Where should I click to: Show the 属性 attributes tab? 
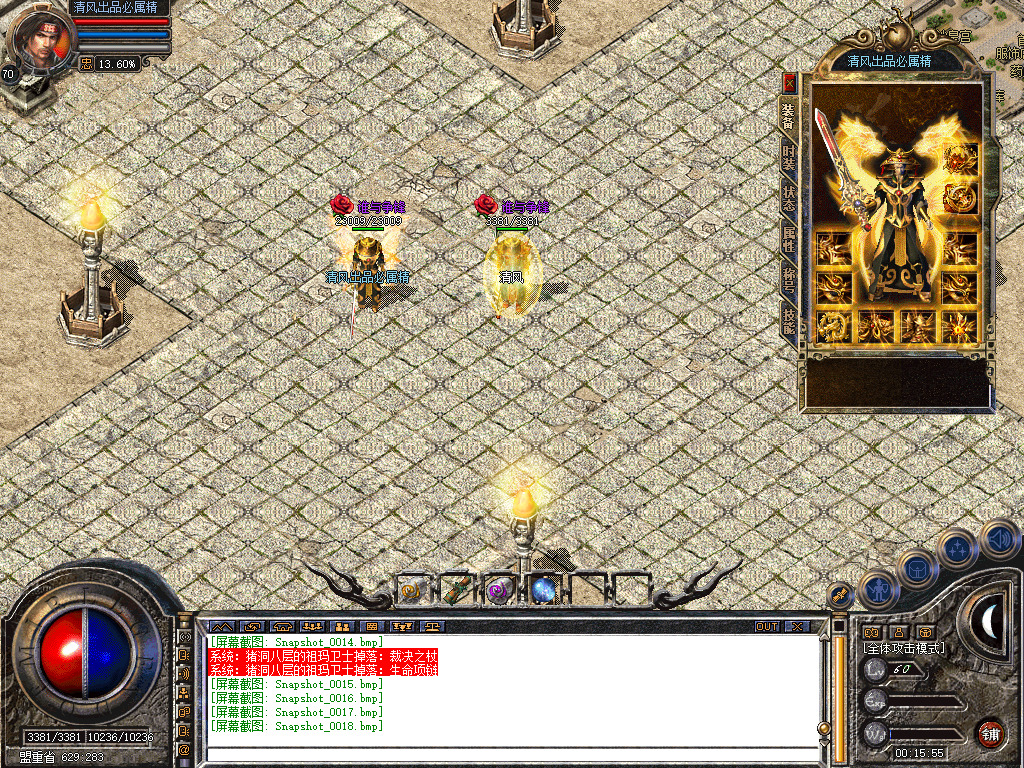[x=789, y=238]
